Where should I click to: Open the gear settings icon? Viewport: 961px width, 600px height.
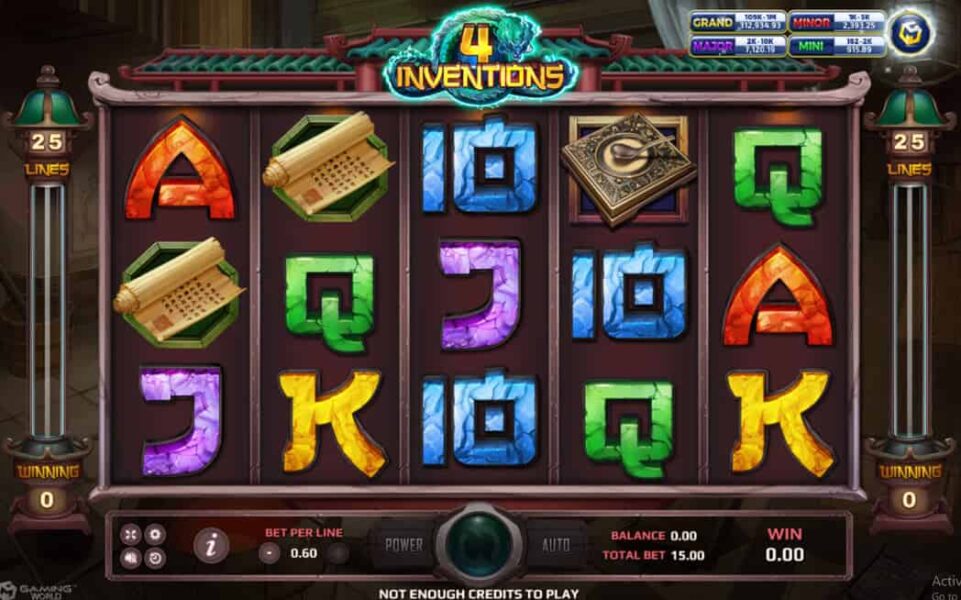(155, 534)
